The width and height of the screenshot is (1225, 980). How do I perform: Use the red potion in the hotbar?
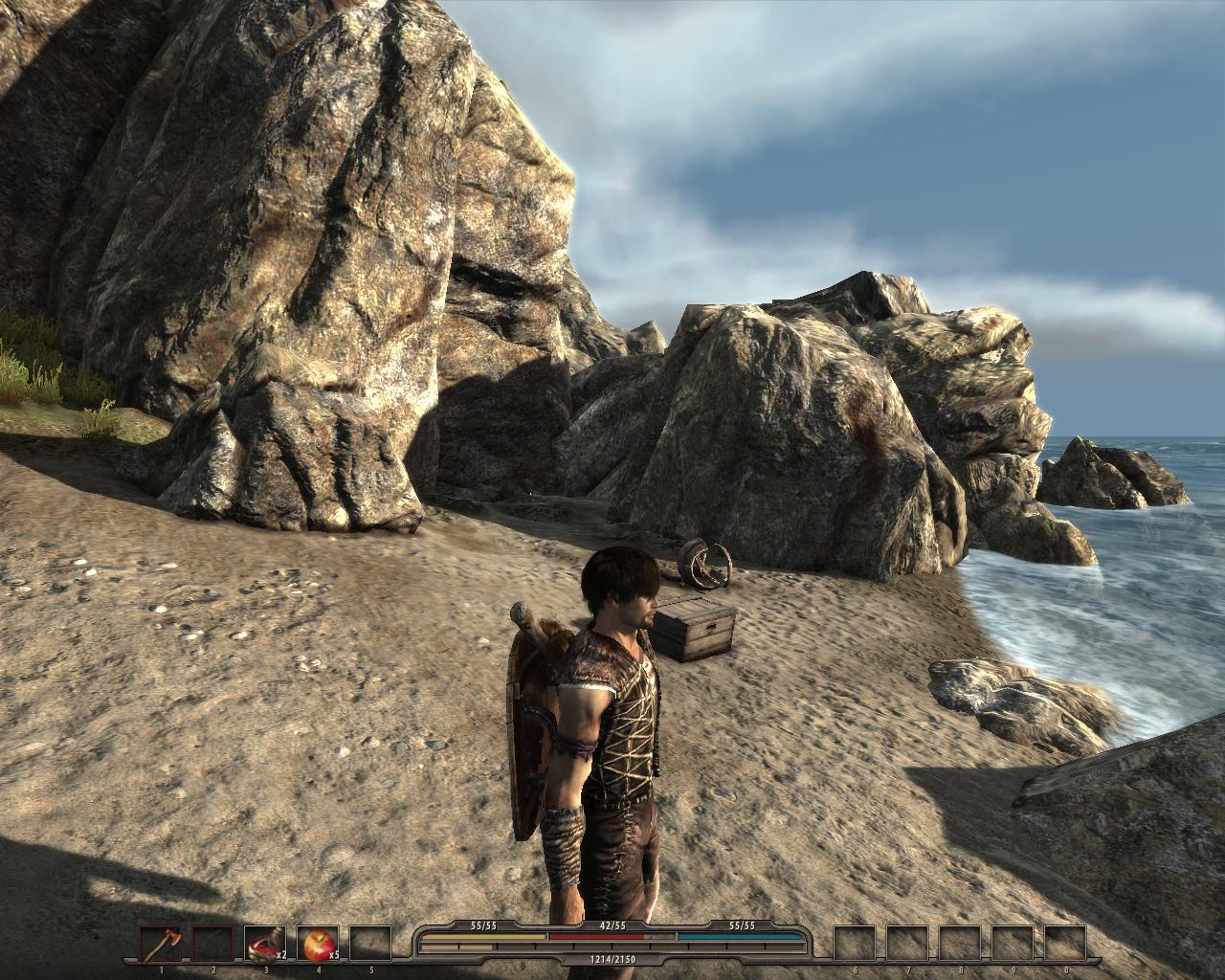263,944
